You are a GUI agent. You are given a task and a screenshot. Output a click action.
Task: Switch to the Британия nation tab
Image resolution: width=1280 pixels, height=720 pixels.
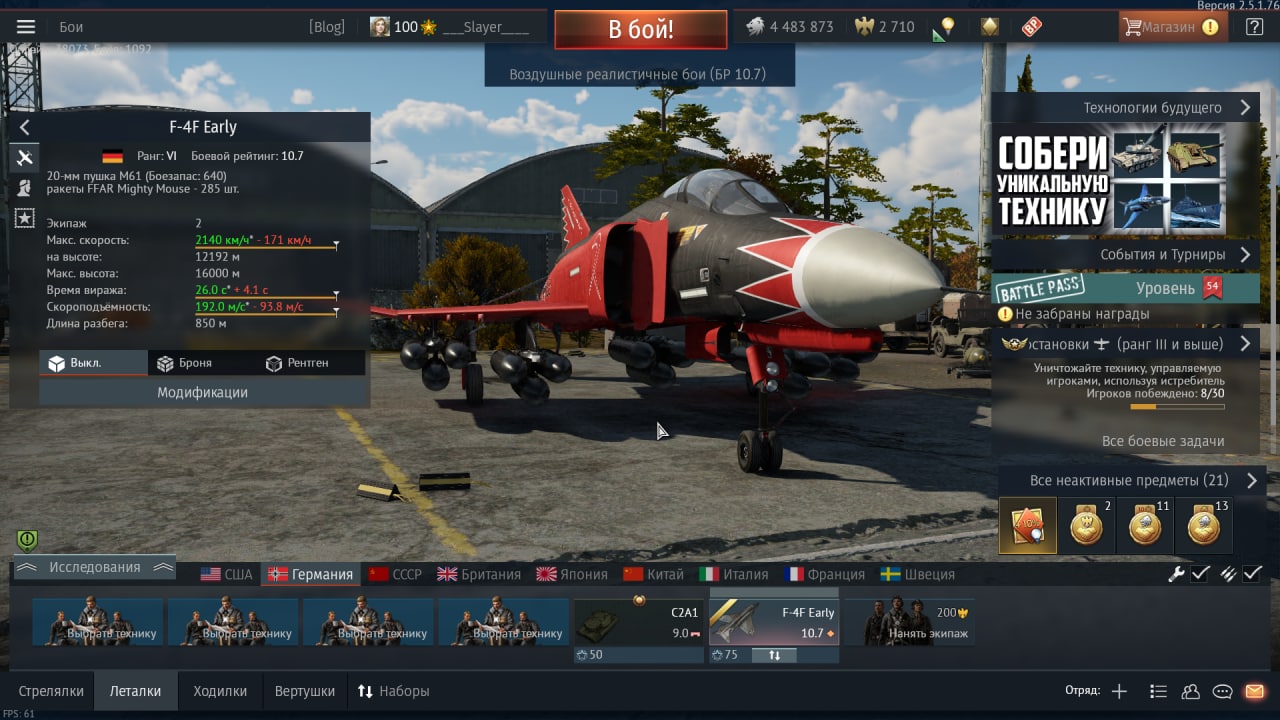479,574
